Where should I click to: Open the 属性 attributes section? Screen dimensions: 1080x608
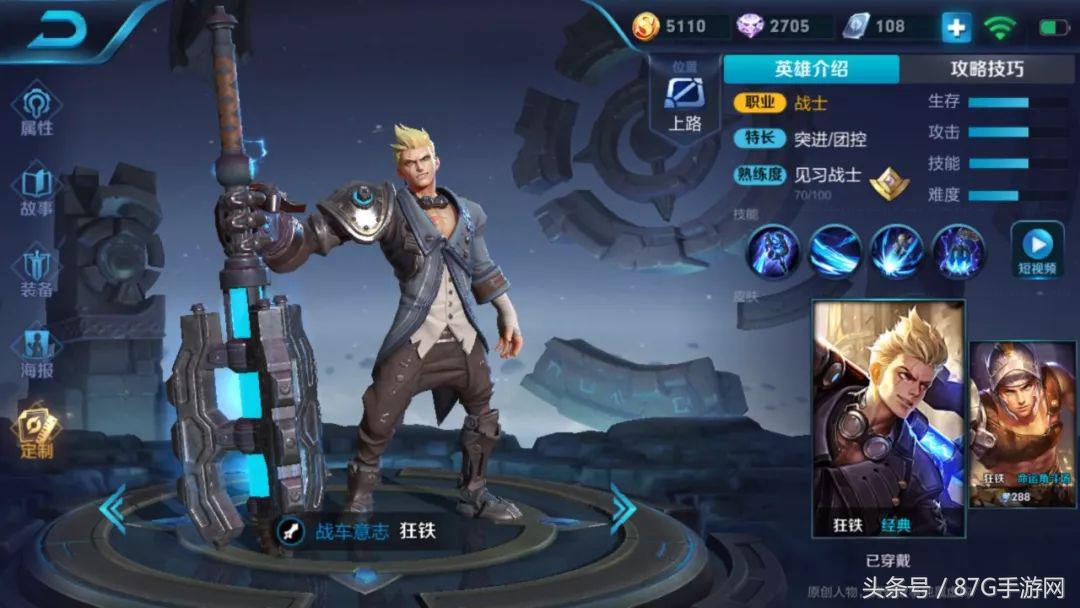tap(37, 110)
